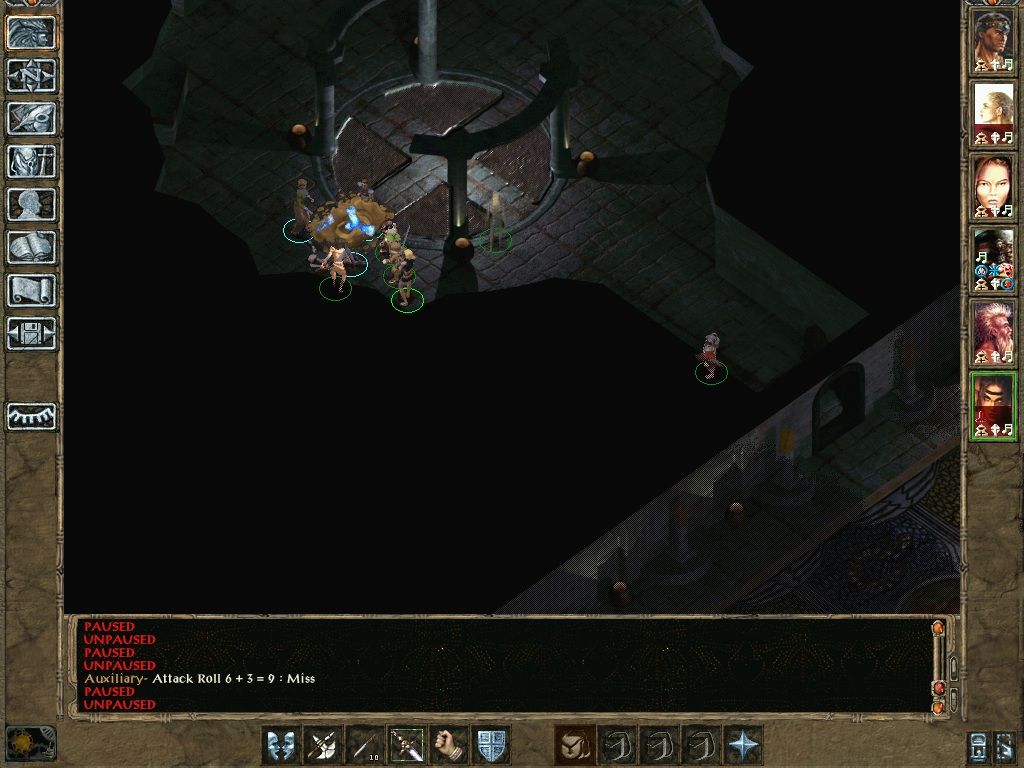This screenshot has width=1024, height=768.
Task: Open the mage spellbook
Action: (x=32, y=247)
